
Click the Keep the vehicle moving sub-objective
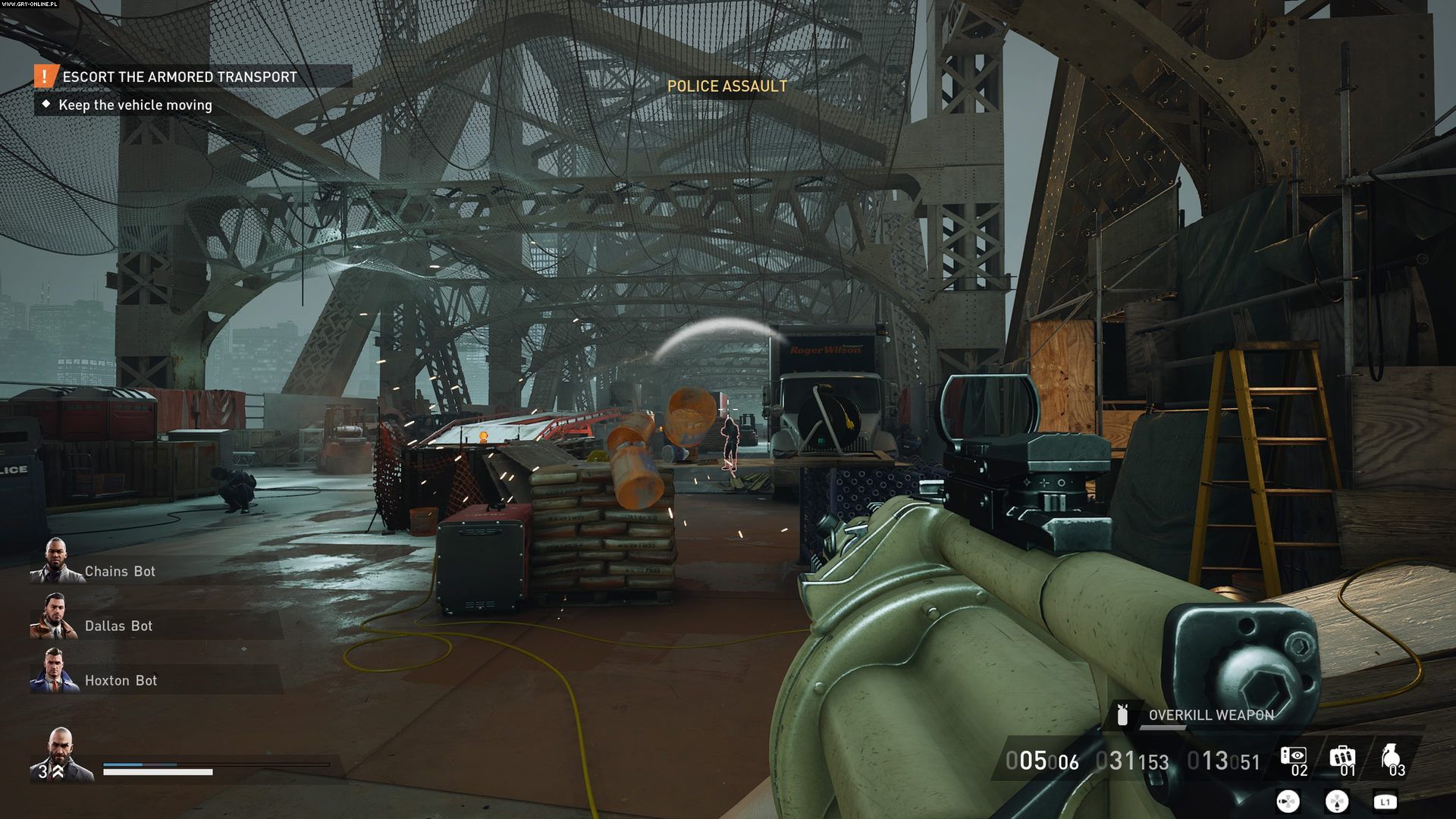click(135, 105)
